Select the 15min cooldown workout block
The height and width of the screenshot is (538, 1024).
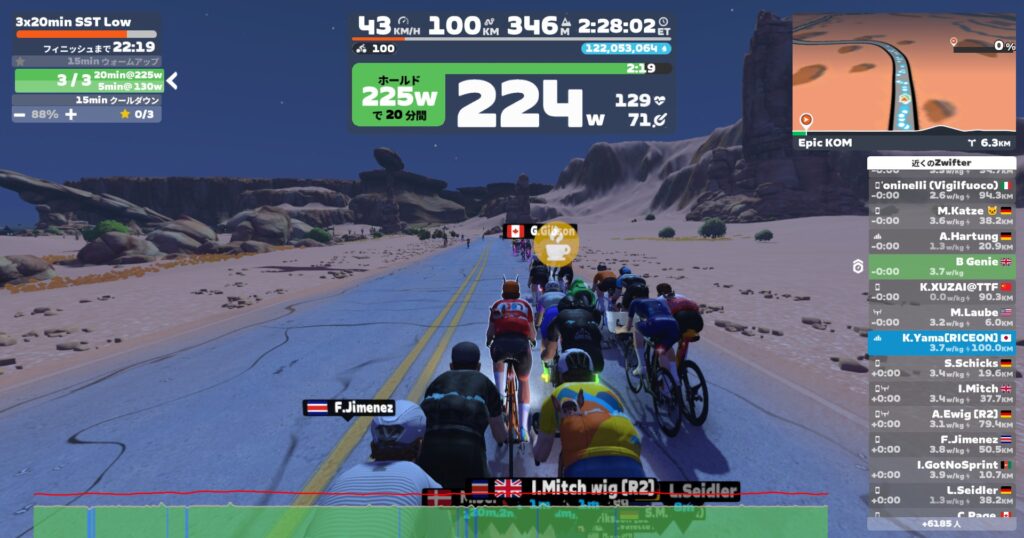(86, 100)
